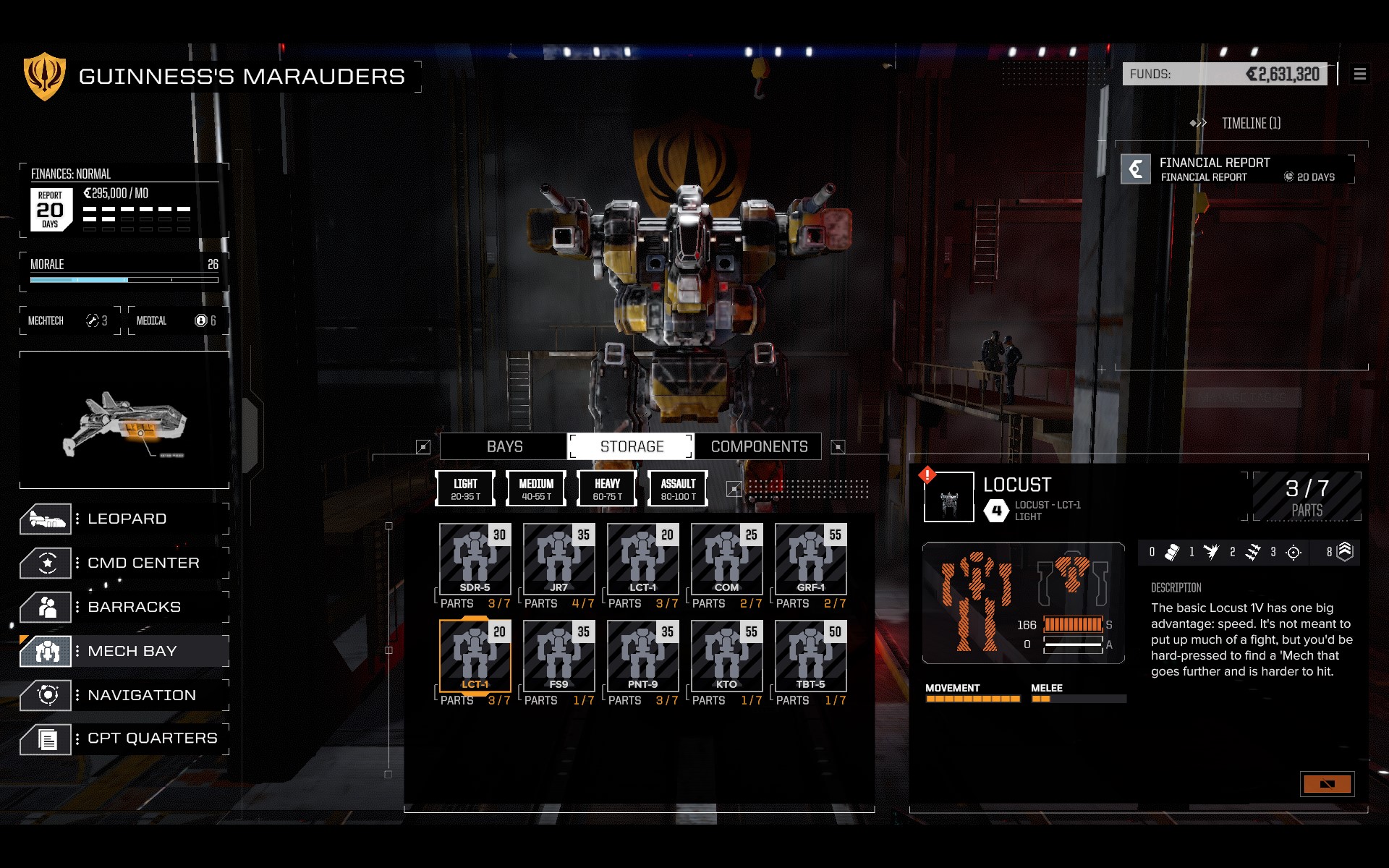Select the JR7 mech parts slot
Viewport: 1389px width, 868px height.
559,560
